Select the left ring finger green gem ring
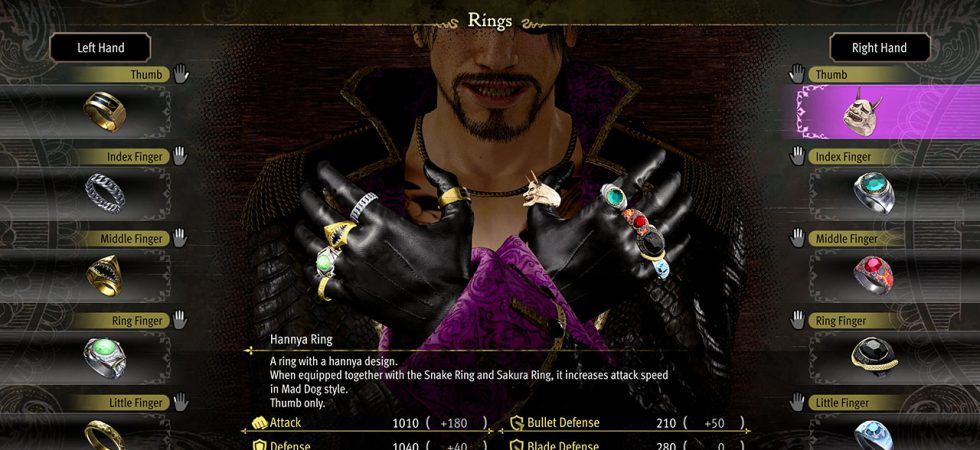This screenshot has height=450, width=980. pos(102,356)
